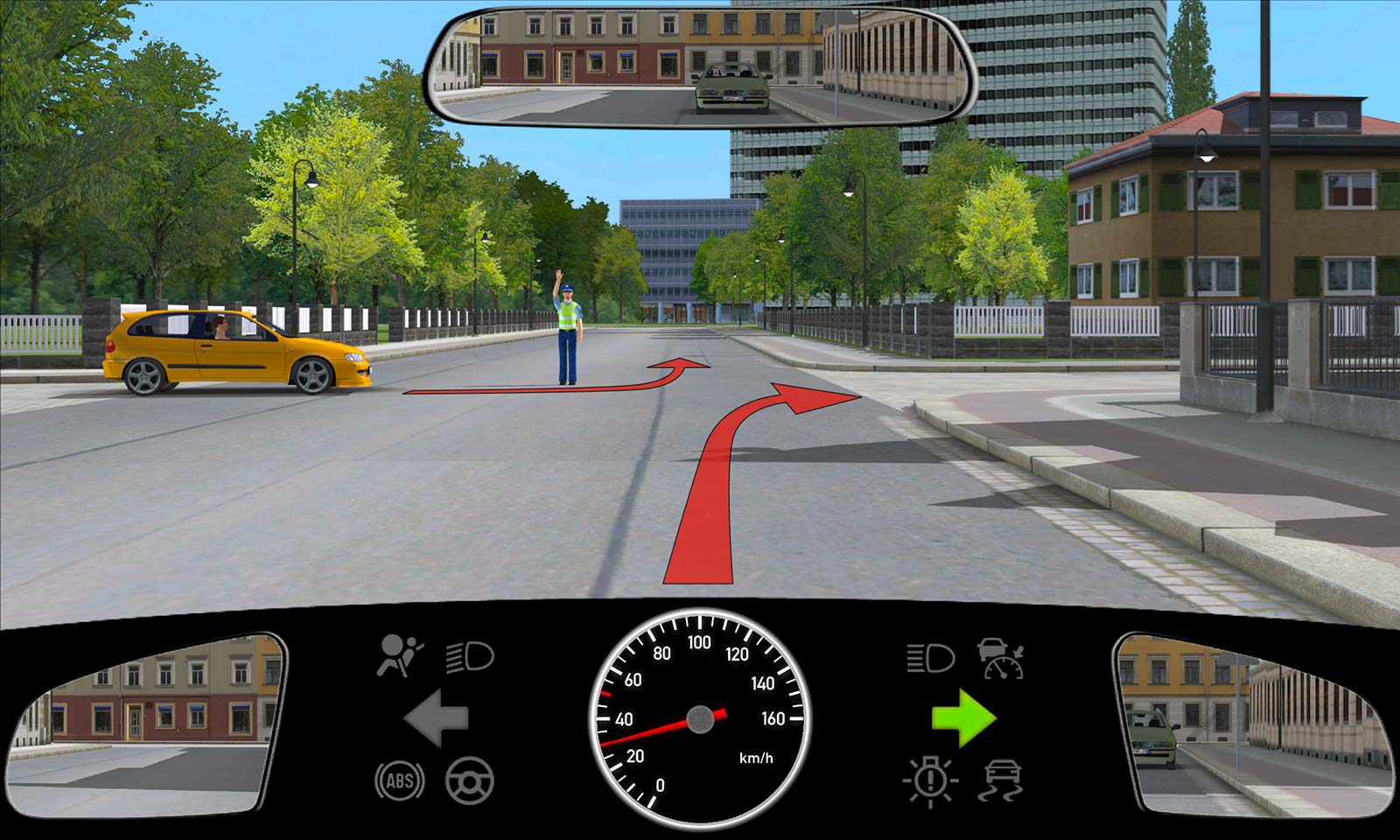The image size is (1400, 840).
Task: Select the steering wheel warning icon
Action: click(x=470, y=780)
